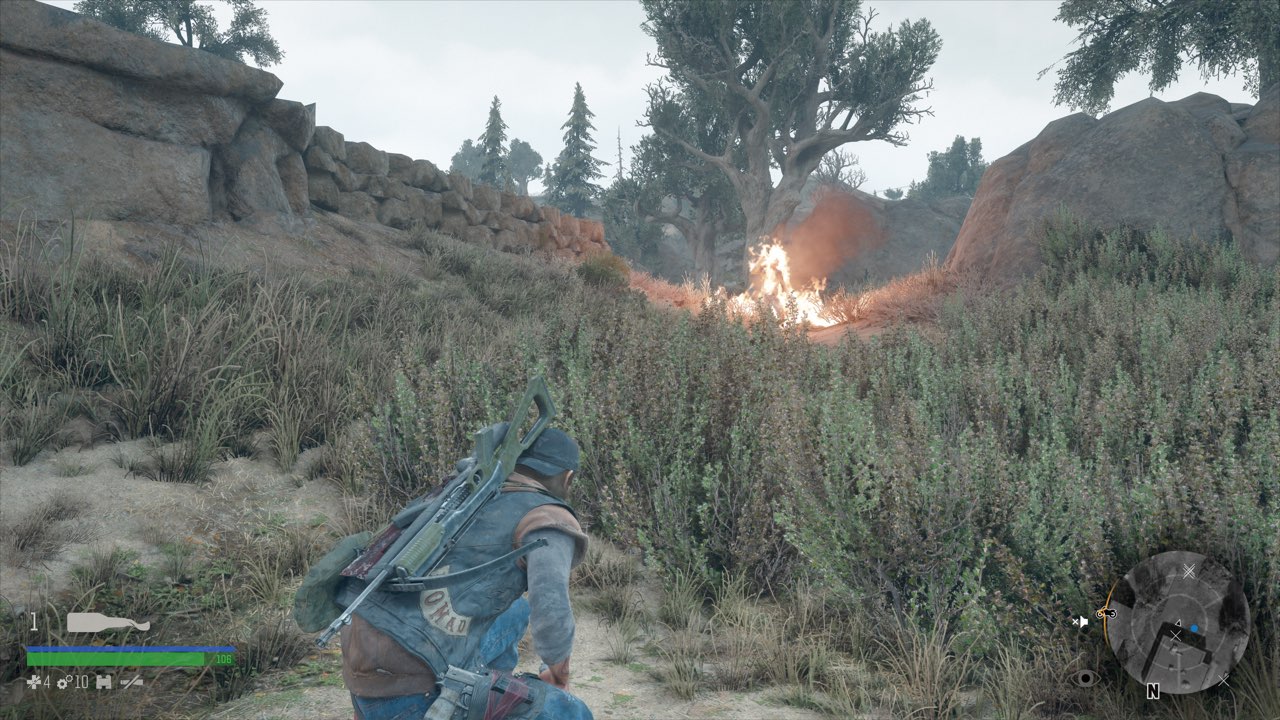
Task: Click the medkit cross icon
Action: point(34,682)
